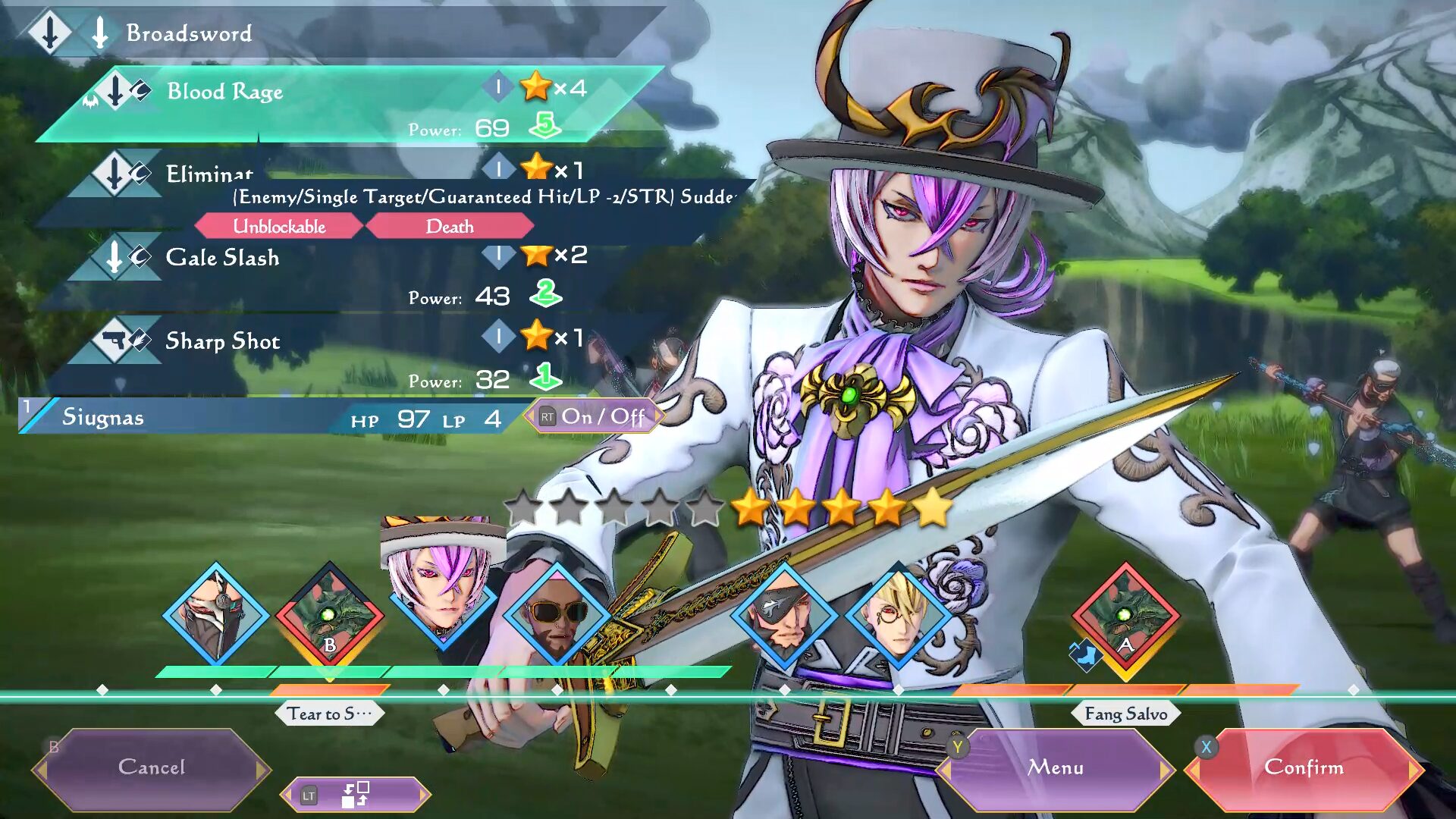Open the Broadsword weapon category header
This screenshot has width=1456, height=819.
[189, 33]
